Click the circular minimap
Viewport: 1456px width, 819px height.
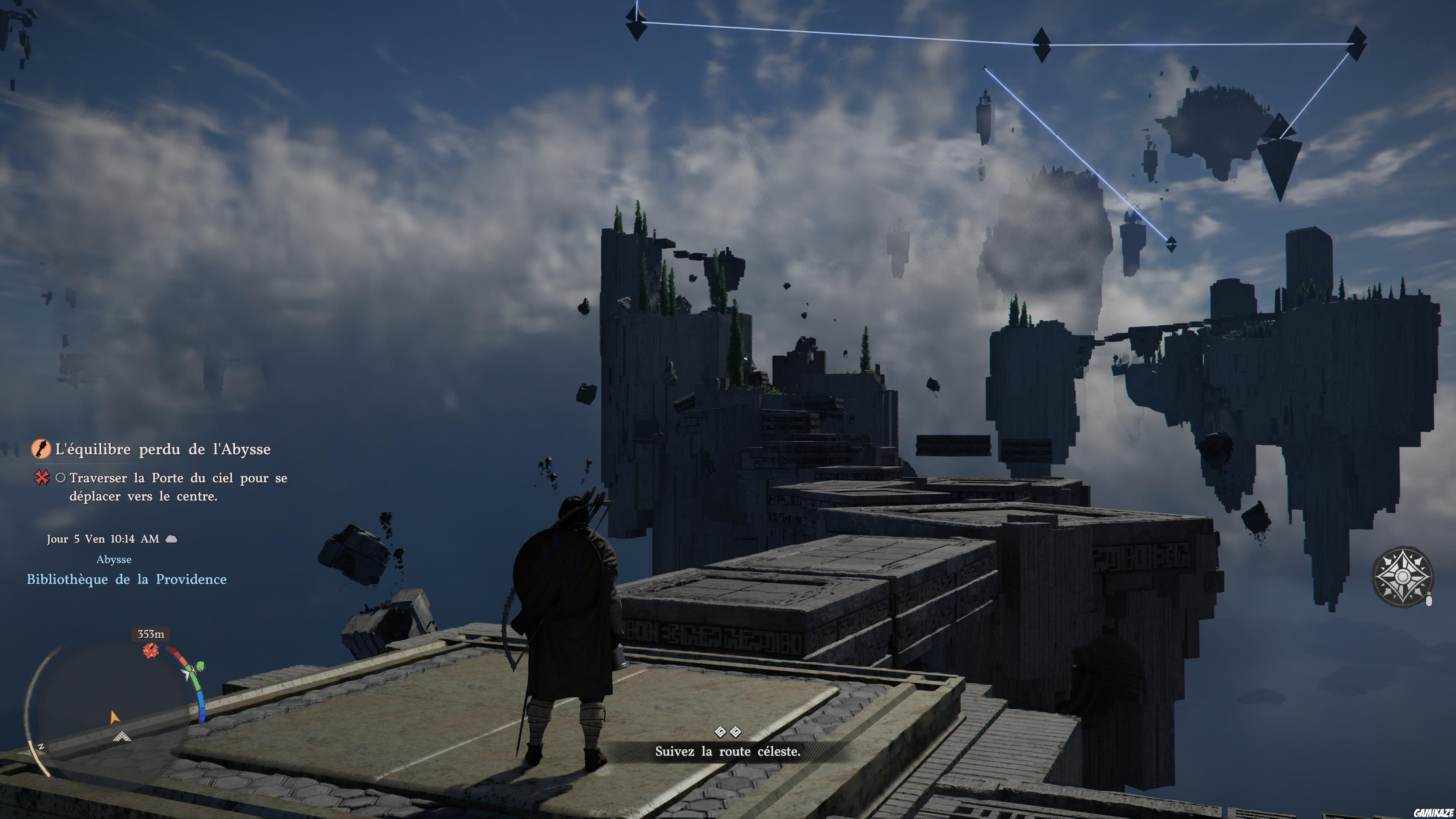(x=113, y=706)
